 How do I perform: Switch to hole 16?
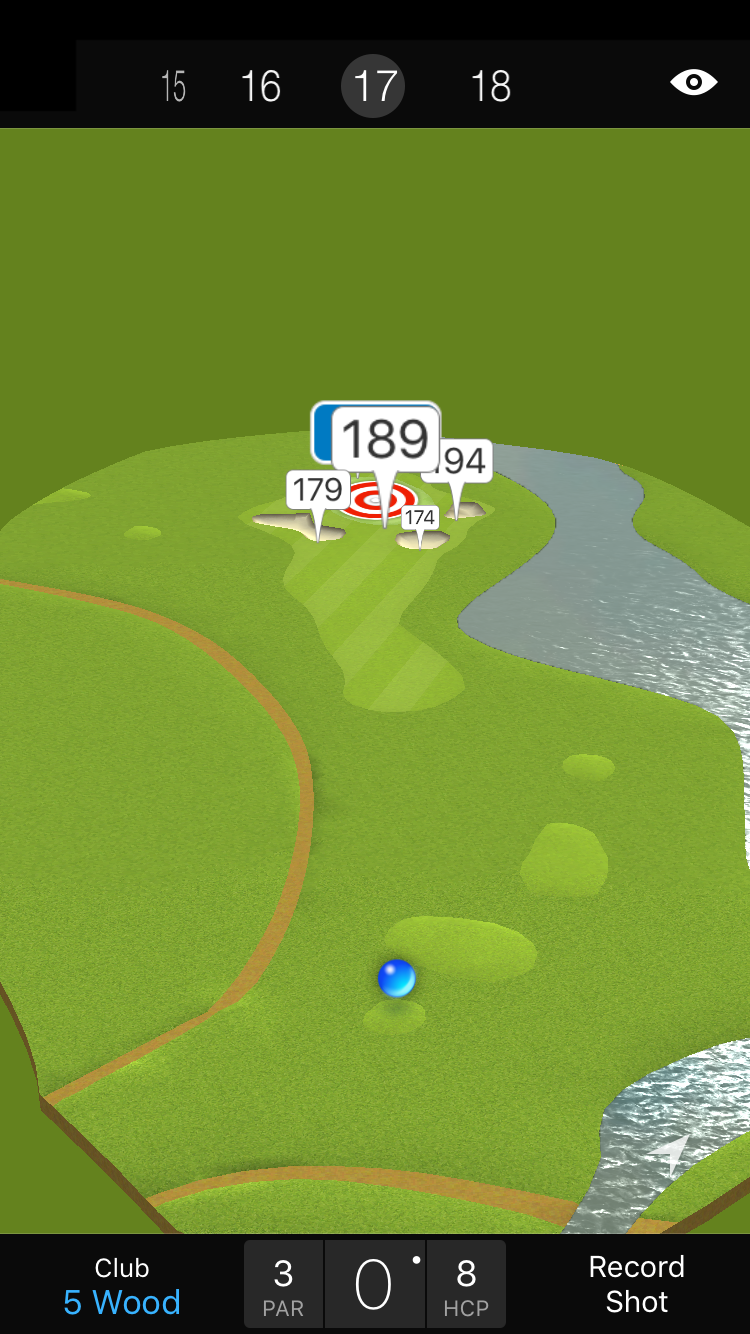click(261, 87)
